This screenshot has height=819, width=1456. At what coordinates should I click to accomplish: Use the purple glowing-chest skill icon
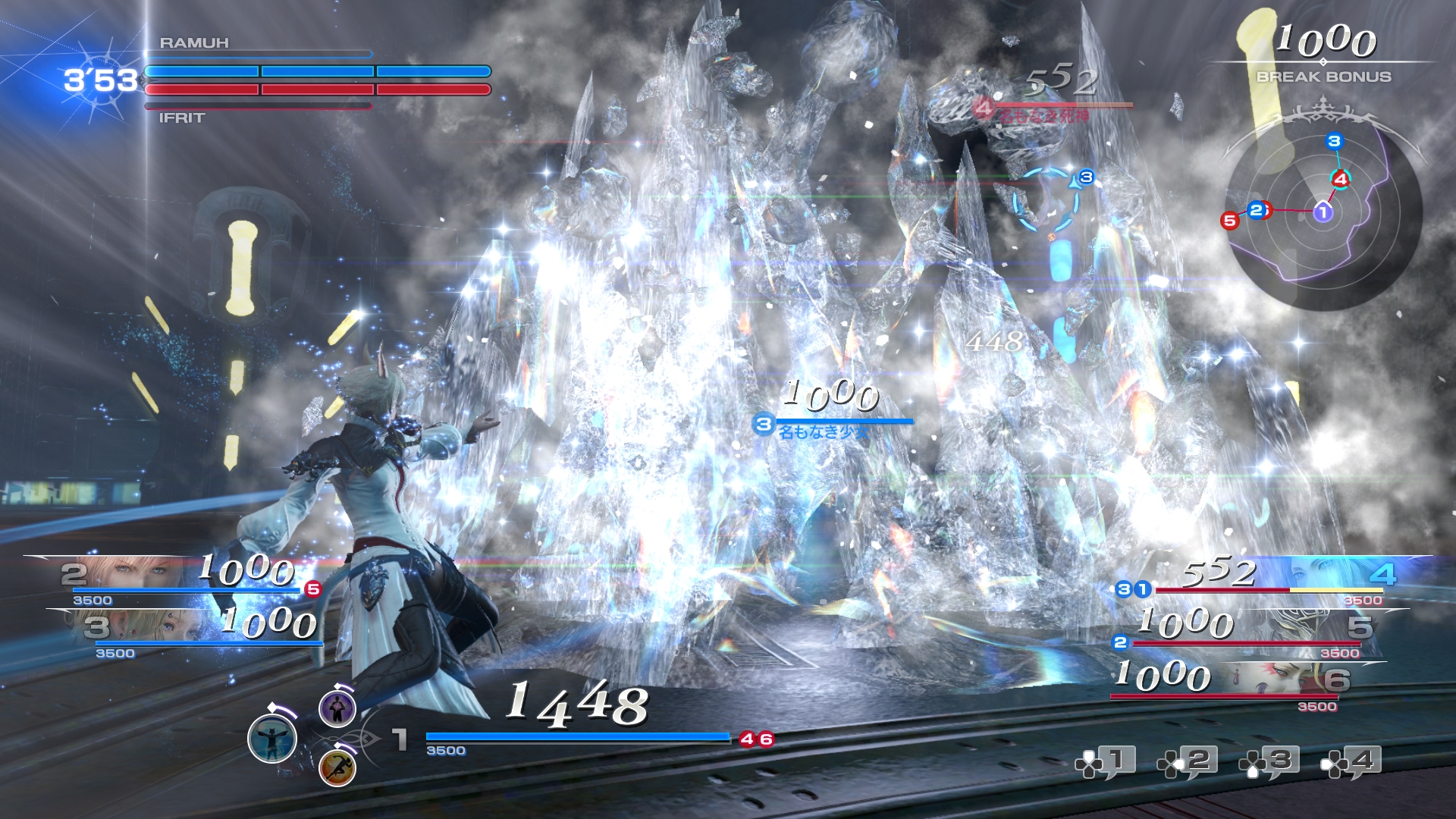(337, 708)
